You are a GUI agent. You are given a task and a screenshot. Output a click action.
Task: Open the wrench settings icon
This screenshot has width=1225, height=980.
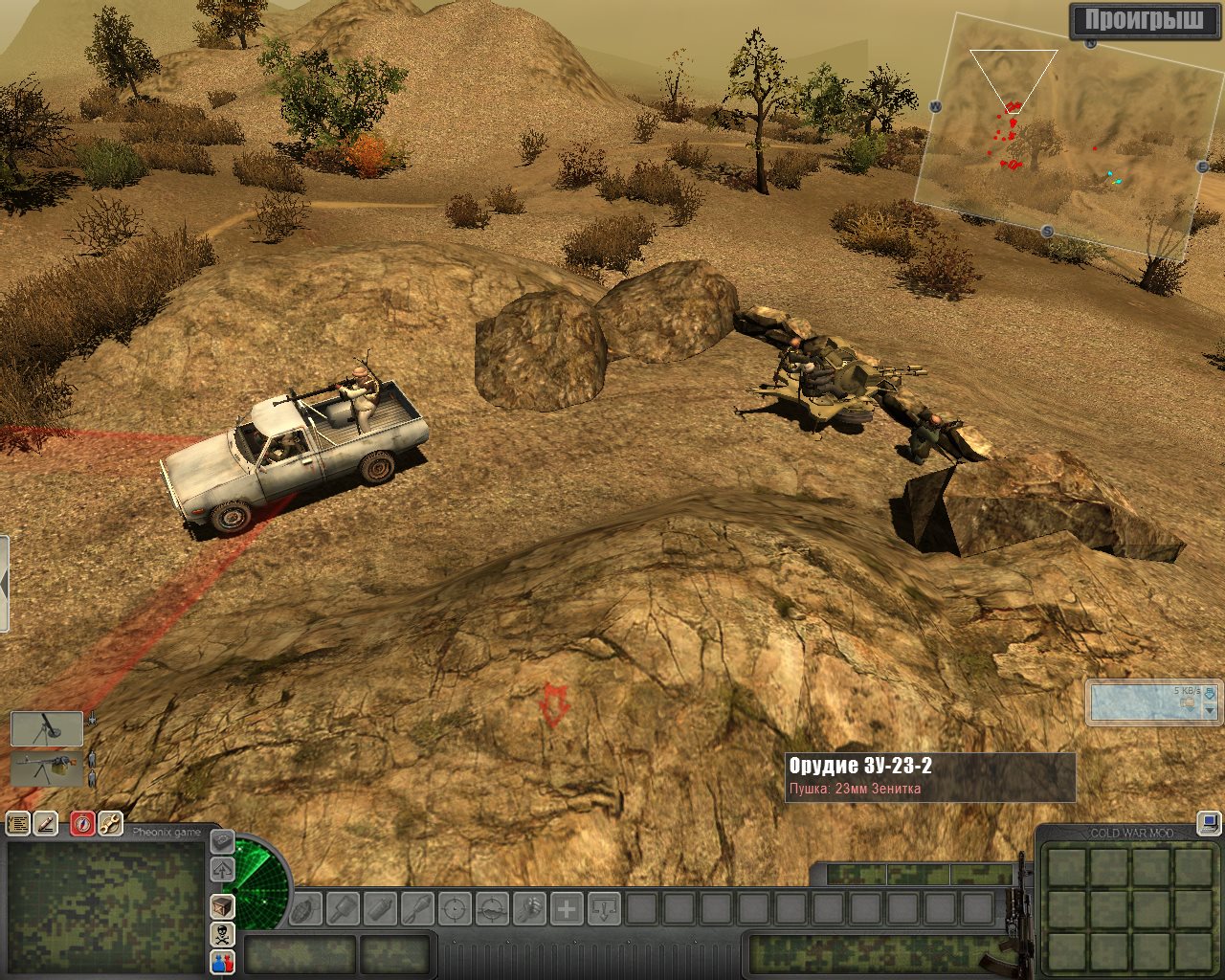[110, 823]
